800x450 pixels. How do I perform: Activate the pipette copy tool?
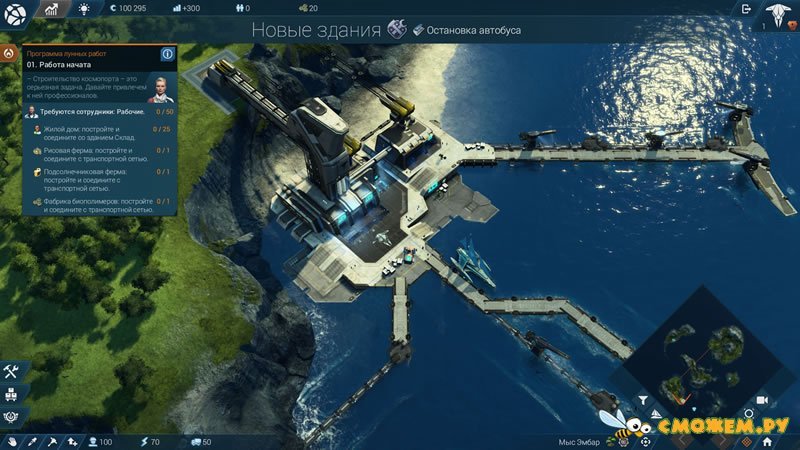coord(31,441)
